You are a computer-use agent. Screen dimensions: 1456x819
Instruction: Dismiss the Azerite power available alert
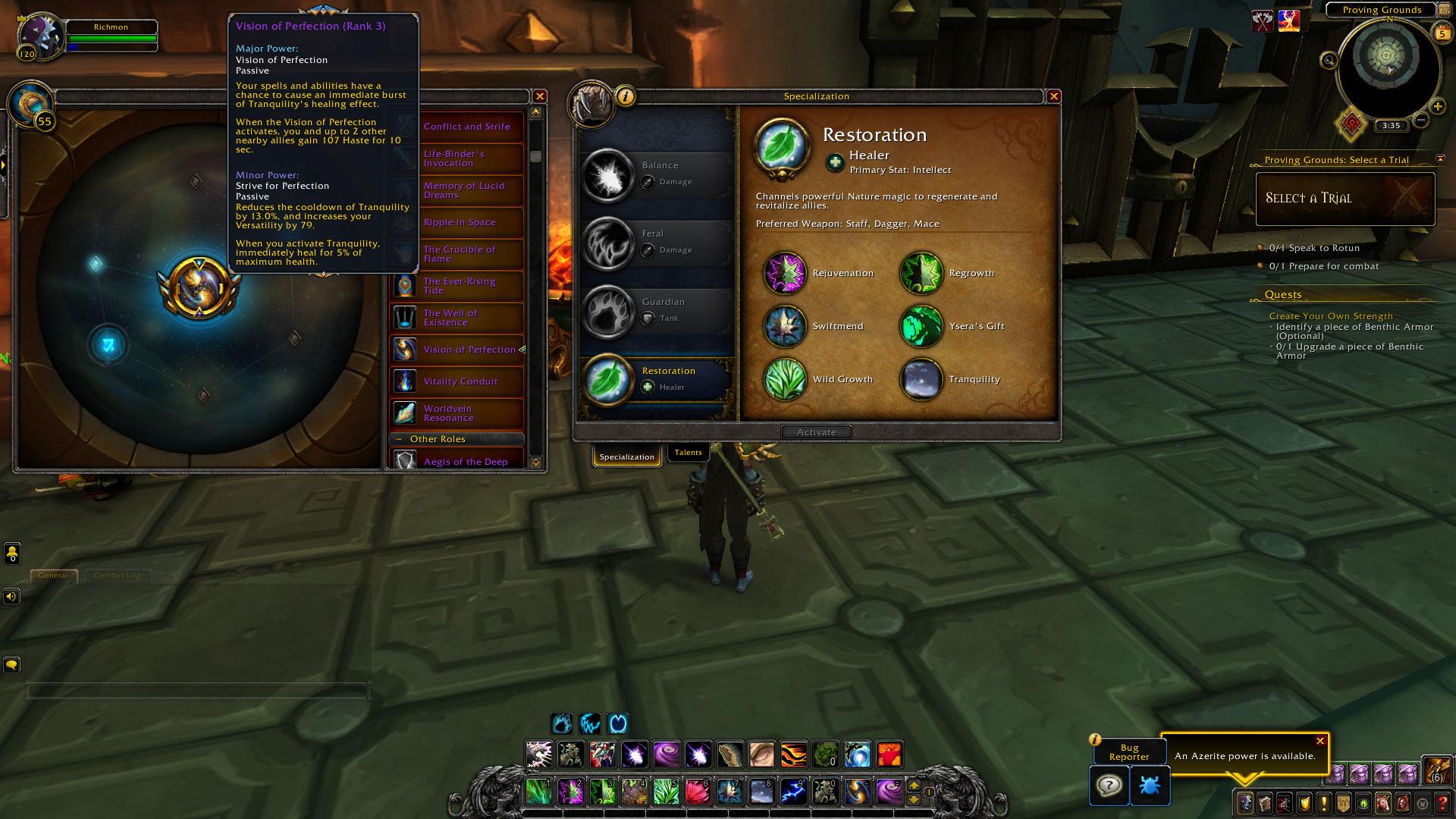pyautogui.click(x=1320, y=741)
